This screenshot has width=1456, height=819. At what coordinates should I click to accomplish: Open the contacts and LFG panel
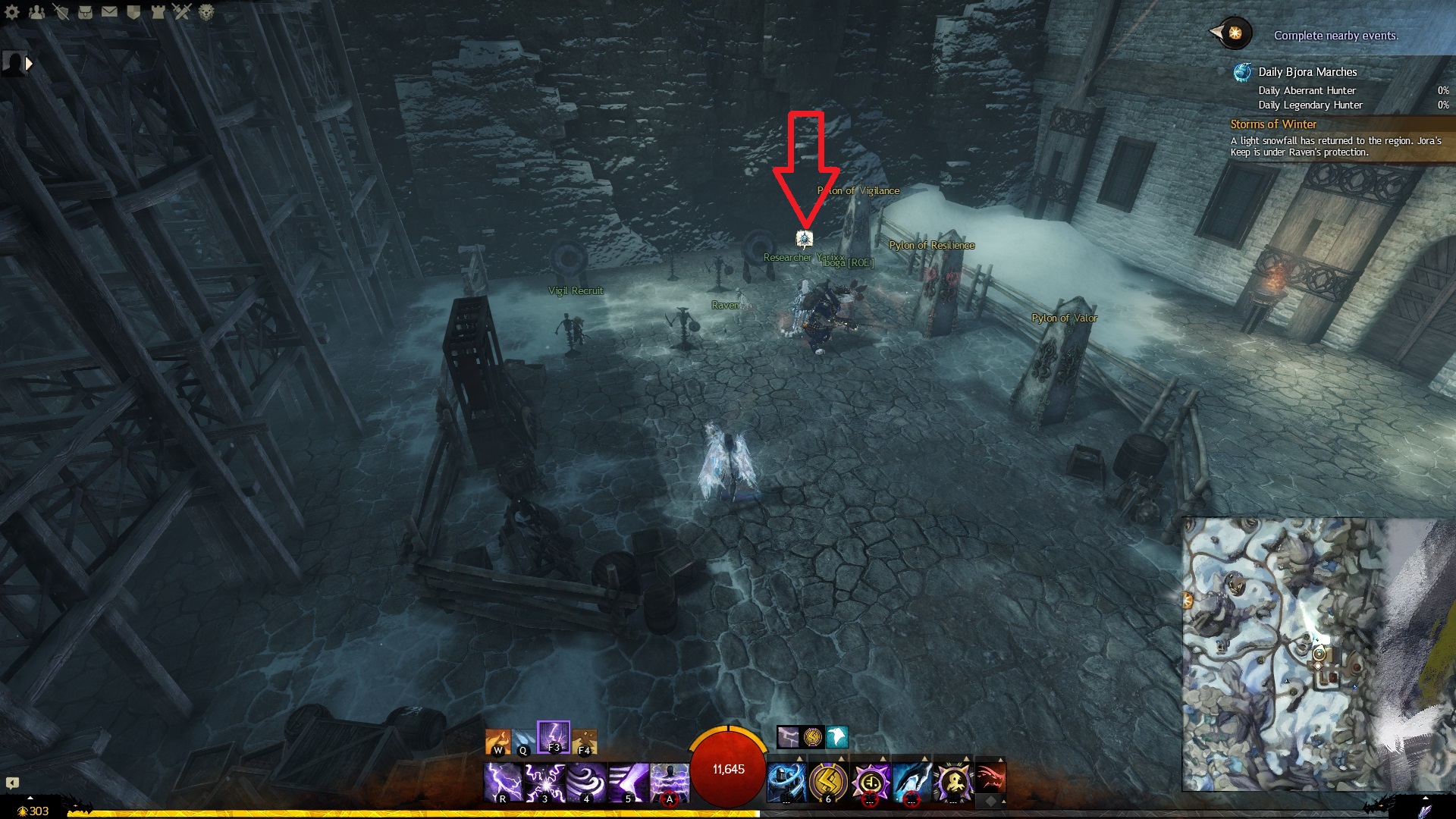[x=36, y=12]
